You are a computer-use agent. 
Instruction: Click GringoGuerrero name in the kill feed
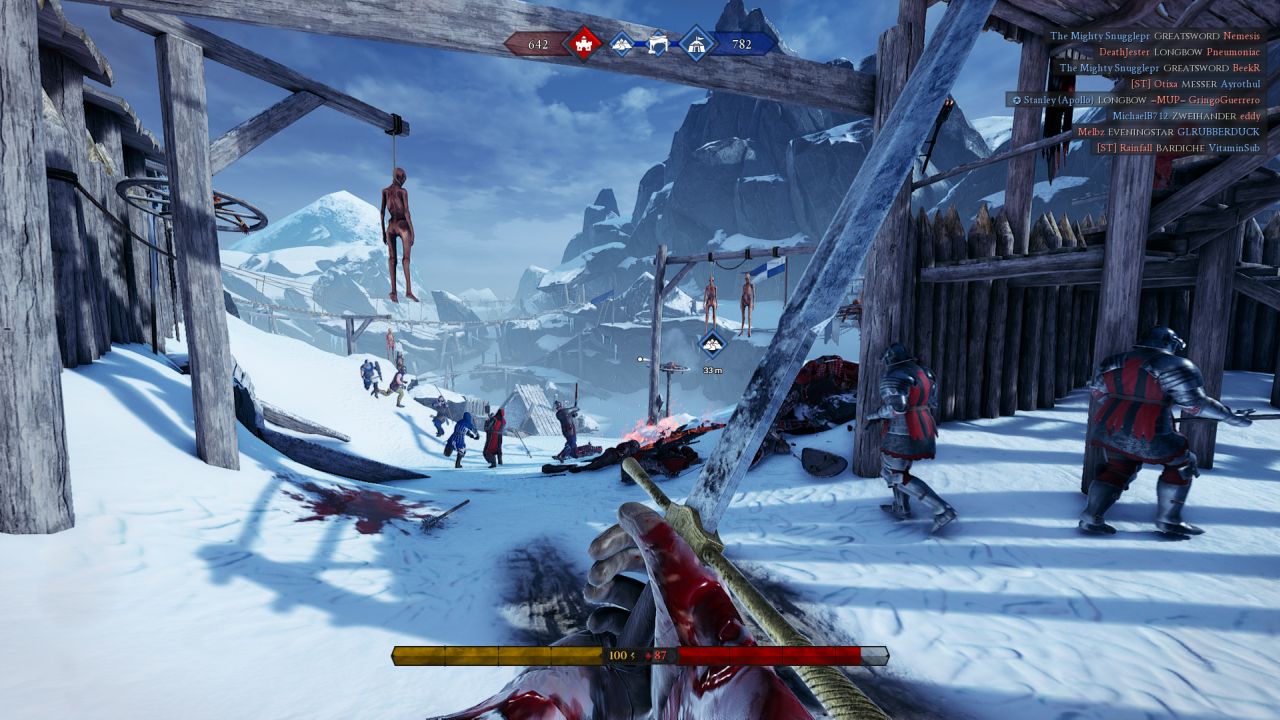click(1224, 101)
